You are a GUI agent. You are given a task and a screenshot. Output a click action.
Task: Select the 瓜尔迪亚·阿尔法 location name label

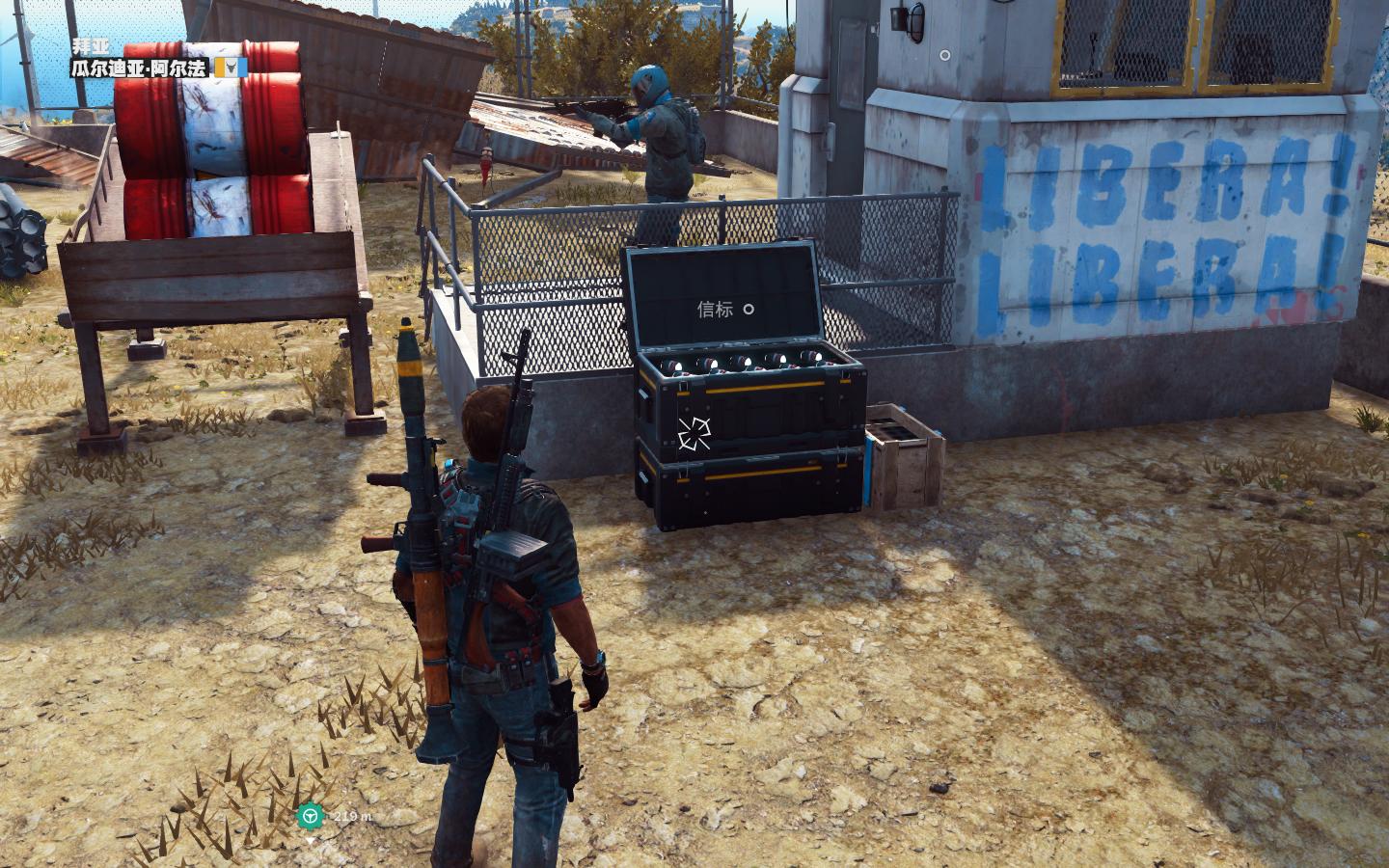click(141, 68)
